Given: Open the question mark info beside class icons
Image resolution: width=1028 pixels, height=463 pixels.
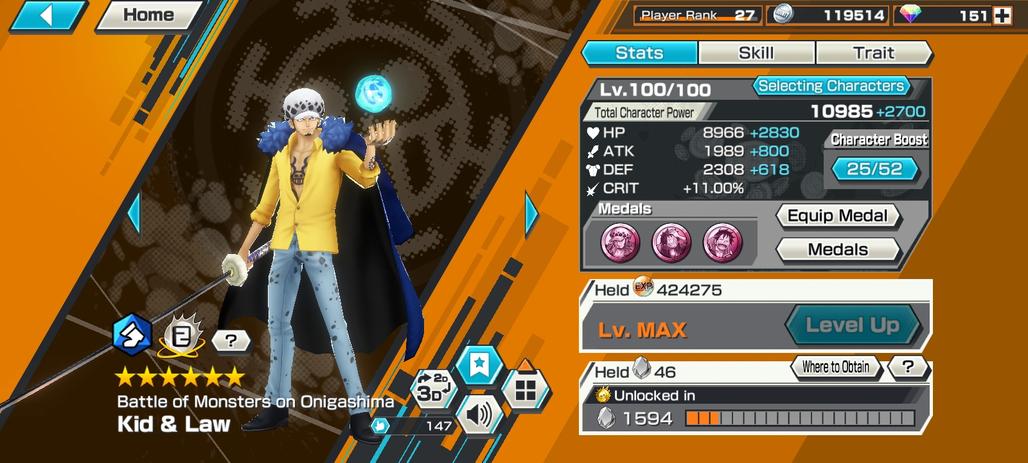Looking at the screenshot, I should click(231, 341).
